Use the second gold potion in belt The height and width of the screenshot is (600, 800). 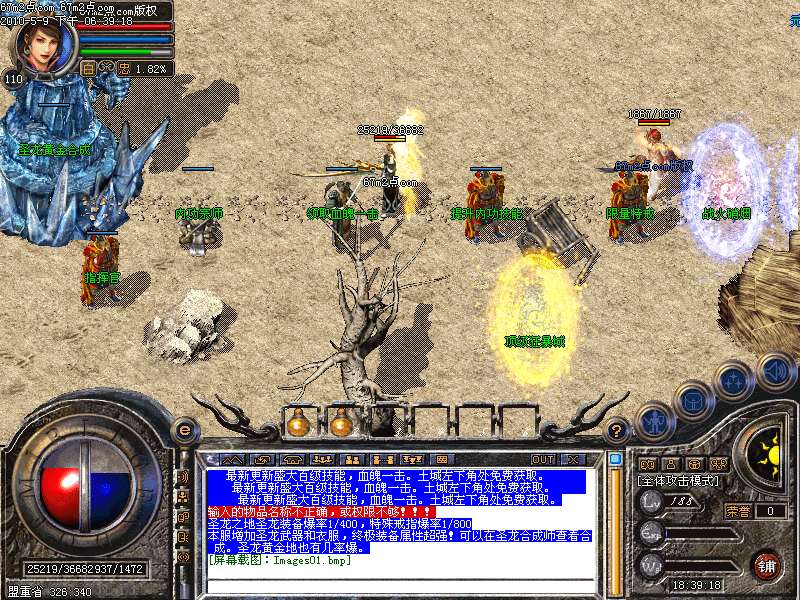[341, 425]
